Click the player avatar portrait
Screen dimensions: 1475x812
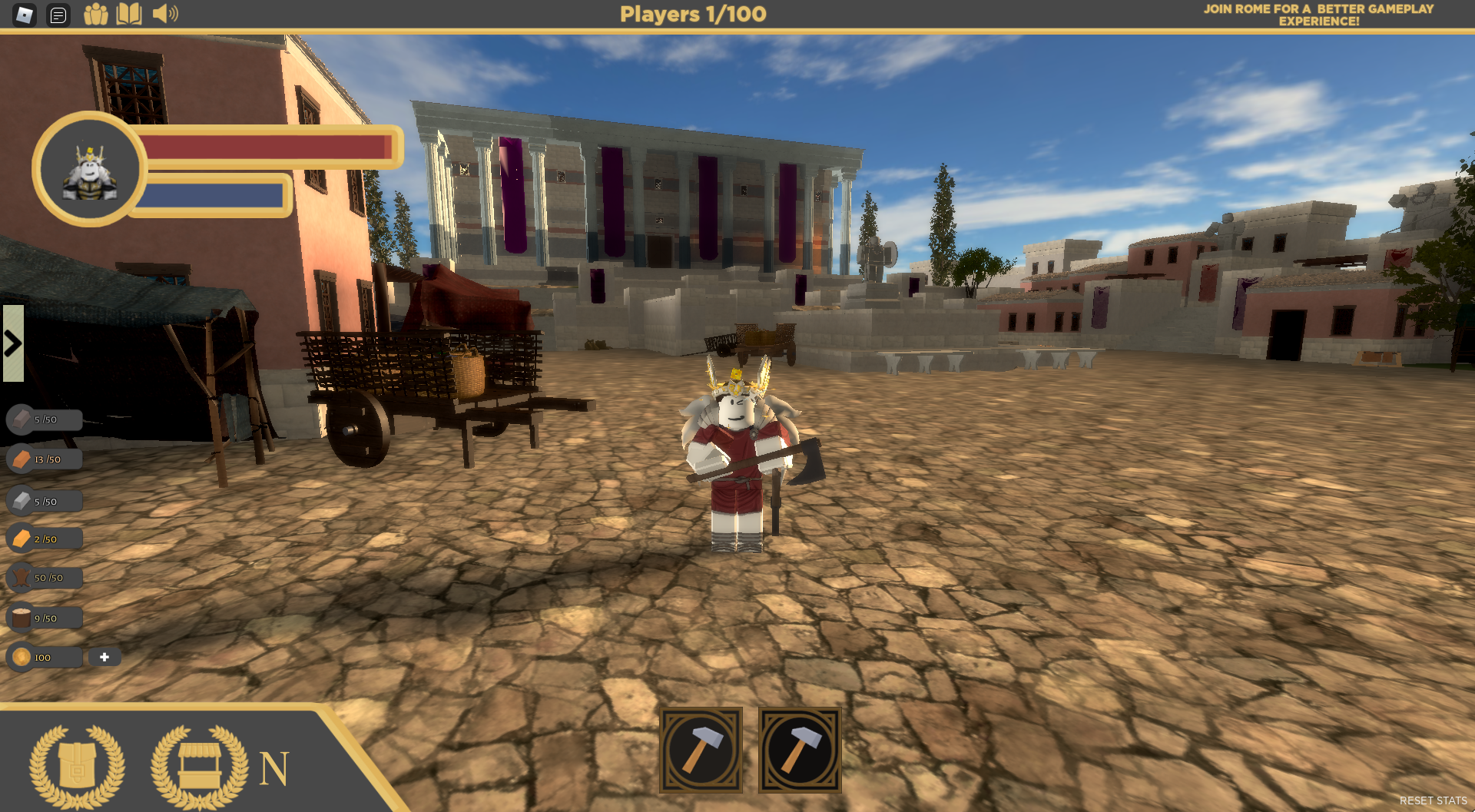(x=89, y=170)
